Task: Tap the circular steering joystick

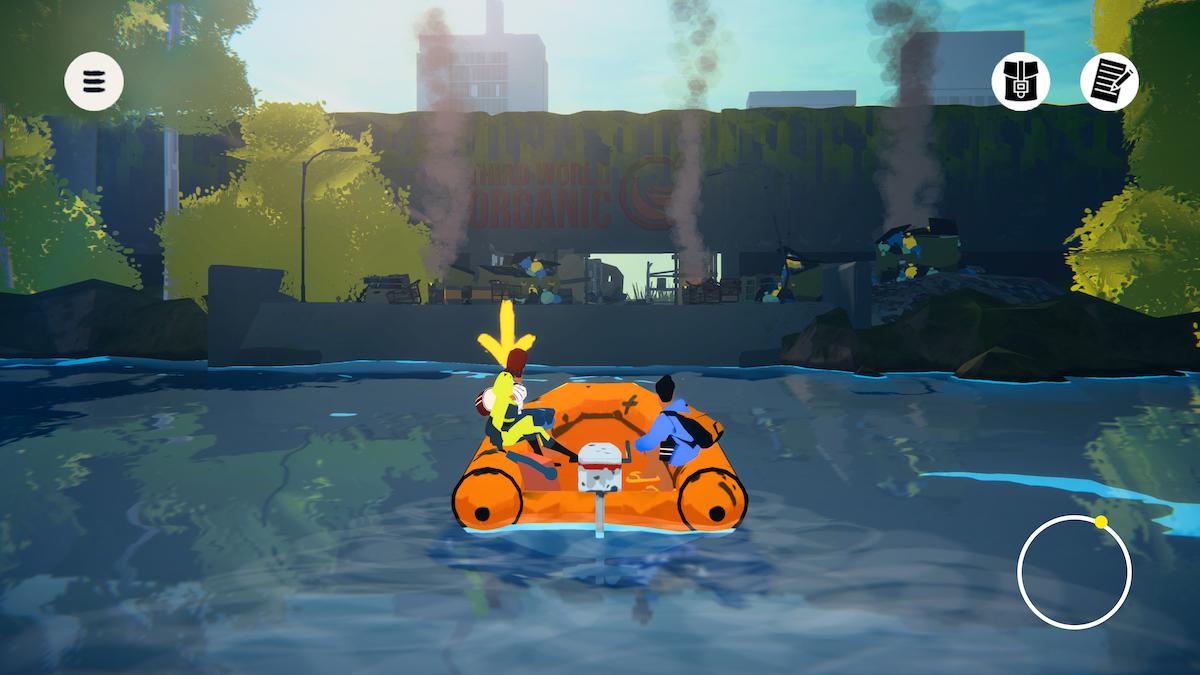Action: pos(1074,572)
